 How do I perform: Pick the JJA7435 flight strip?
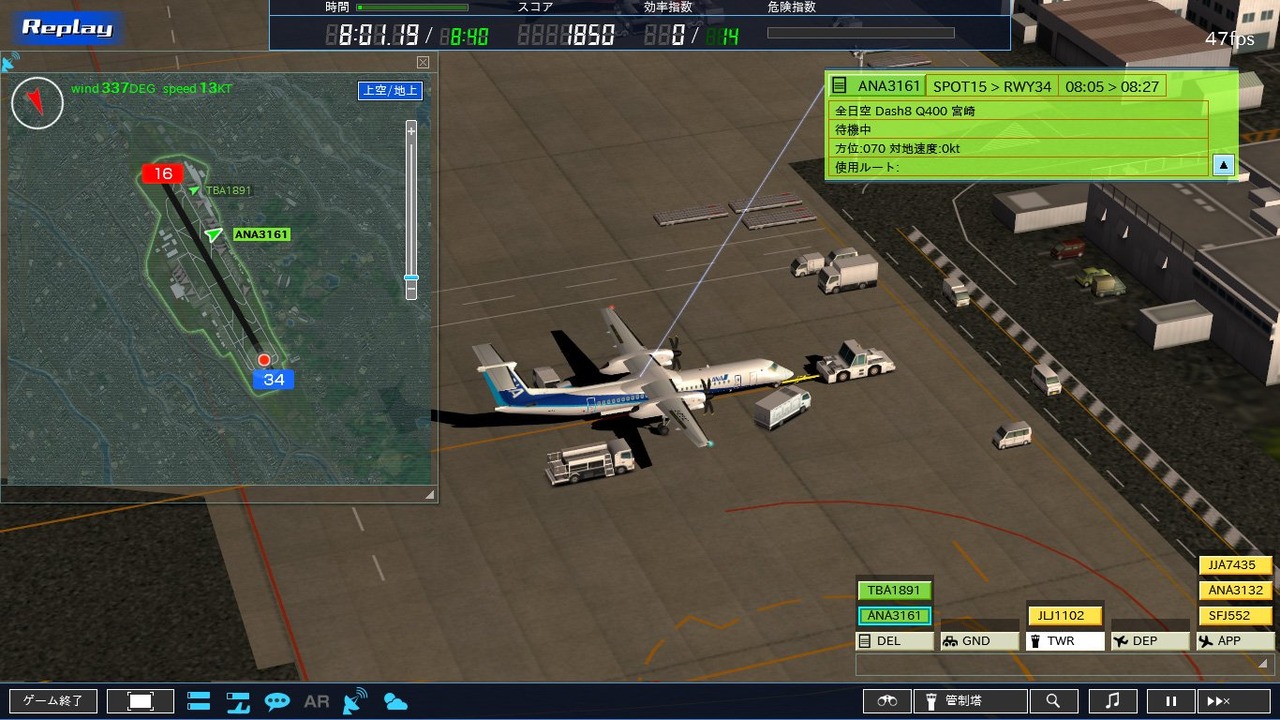tap(1235, 565)
